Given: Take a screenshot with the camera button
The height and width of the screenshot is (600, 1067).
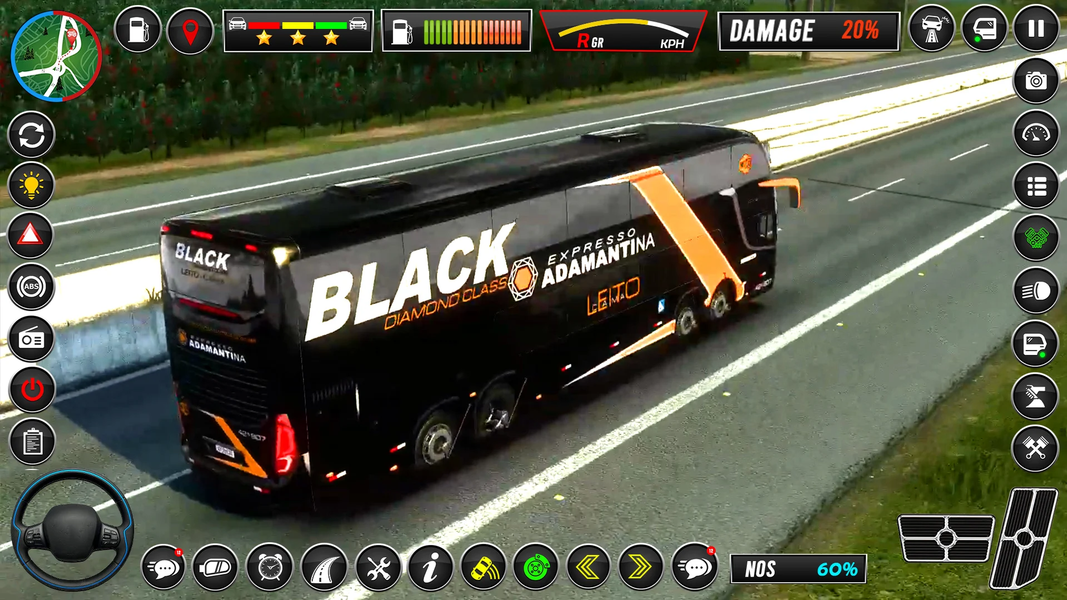Looking at the screenshot, I should (1036, 81).
